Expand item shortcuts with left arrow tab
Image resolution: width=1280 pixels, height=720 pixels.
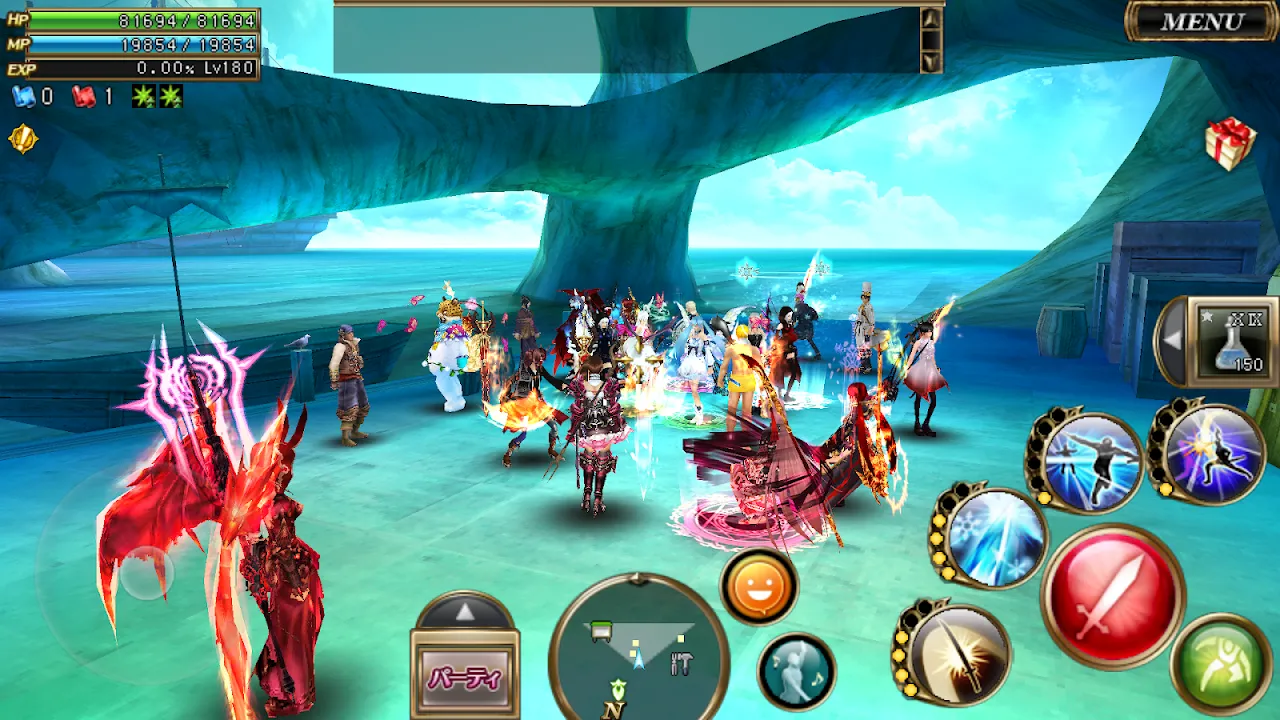coord(1172,340)
